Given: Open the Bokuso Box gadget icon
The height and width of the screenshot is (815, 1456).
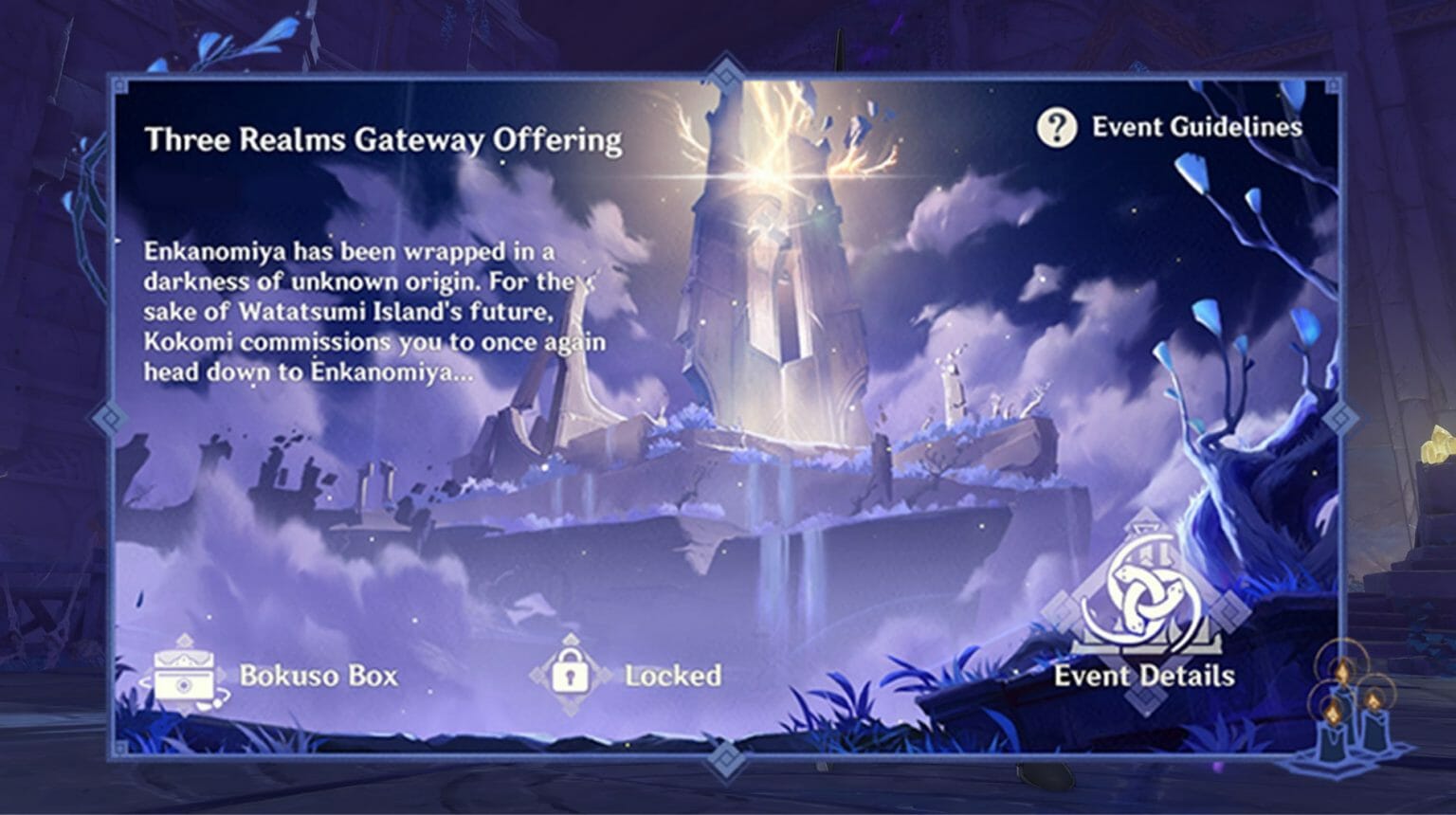Looking at the screenshot, I should [183, 676].
